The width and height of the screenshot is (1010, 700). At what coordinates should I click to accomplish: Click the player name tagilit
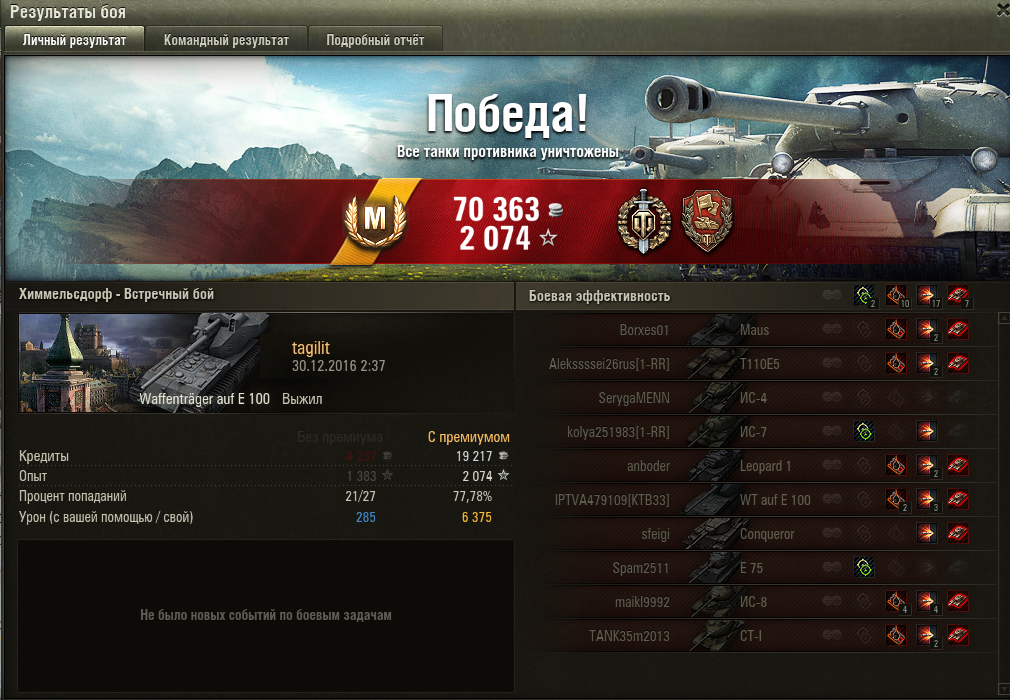click(311, 348)
